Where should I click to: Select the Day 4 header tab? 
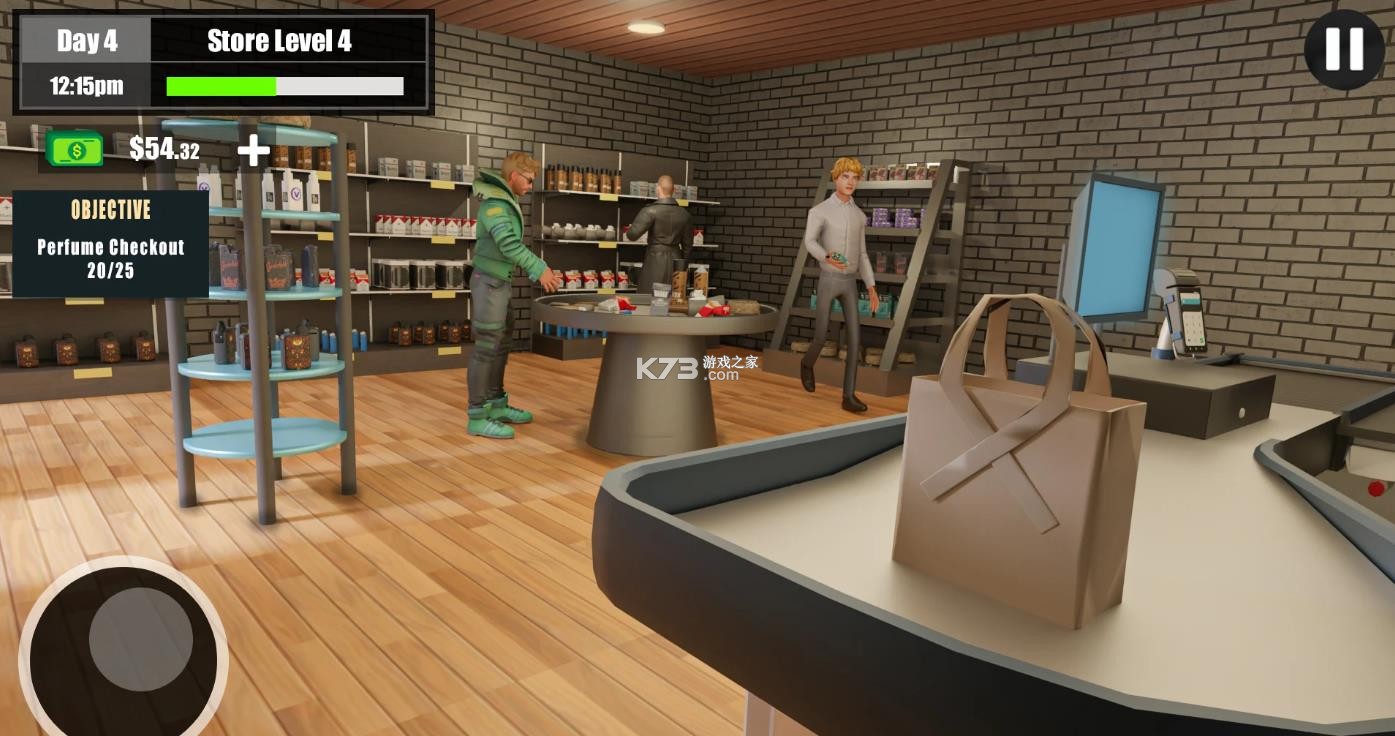[87, 40]
